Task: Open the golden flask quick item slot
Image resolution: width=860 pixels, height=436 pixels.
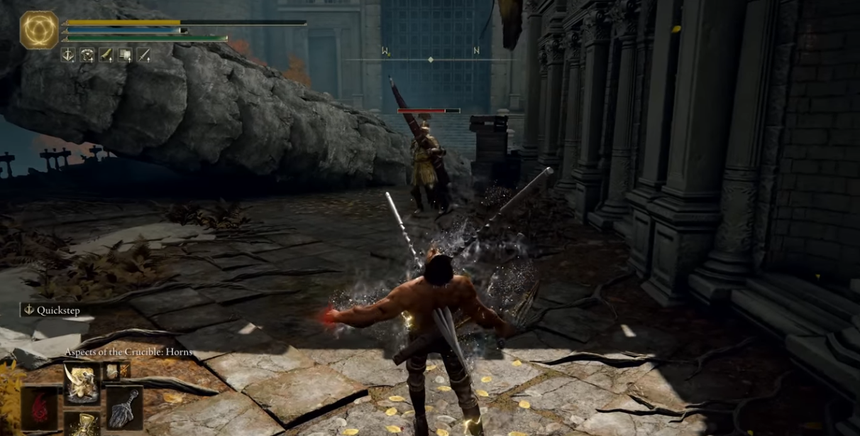Action: [x=81, y=424]
